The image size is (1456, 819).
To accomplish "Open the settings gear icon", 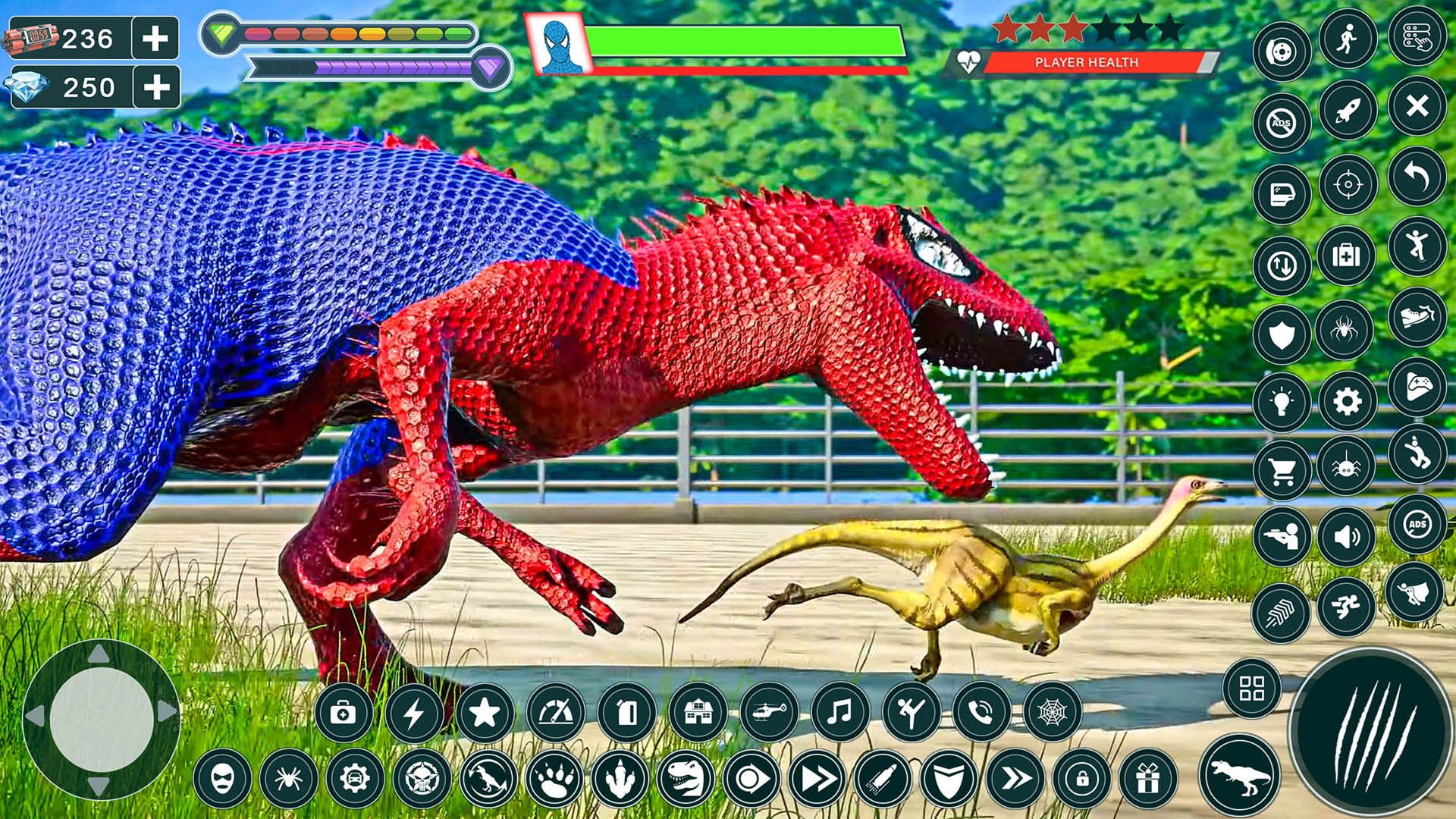I will [x=1345, y=402].
